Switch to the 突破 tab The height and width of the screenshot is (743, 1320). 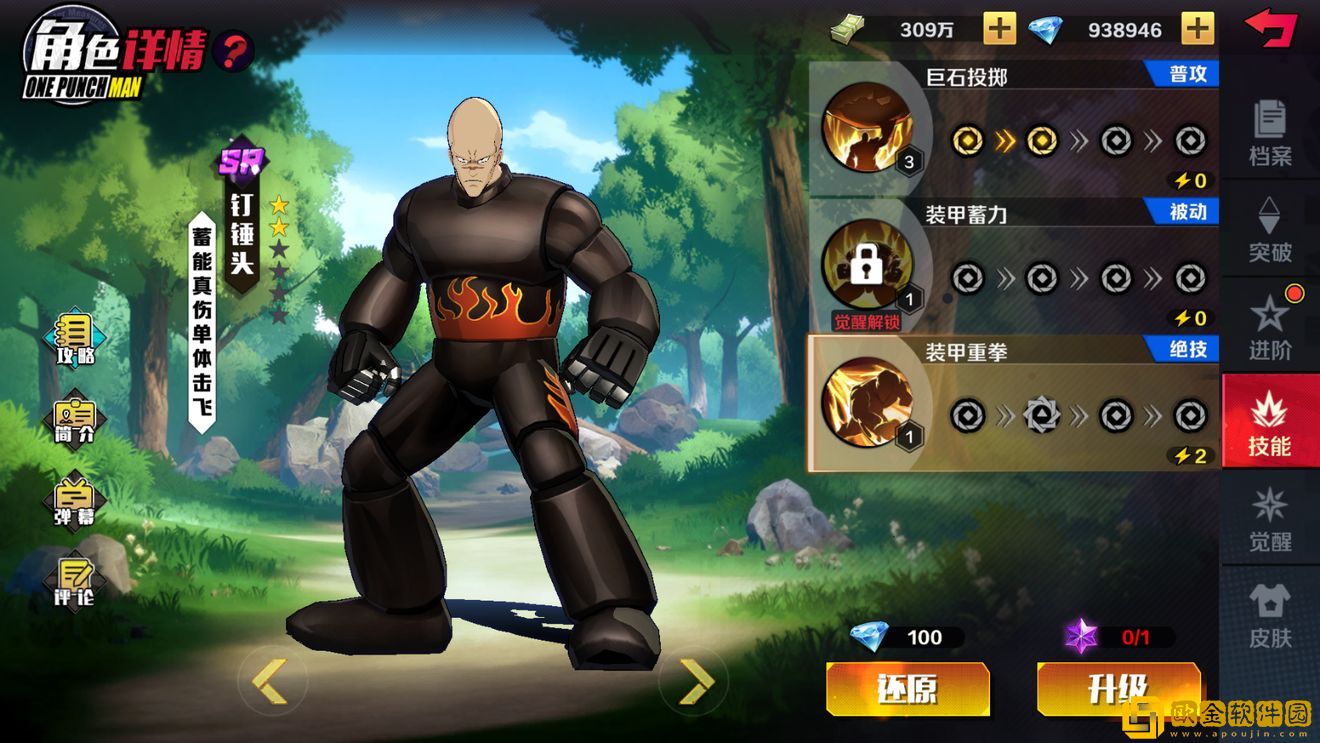1270,228
